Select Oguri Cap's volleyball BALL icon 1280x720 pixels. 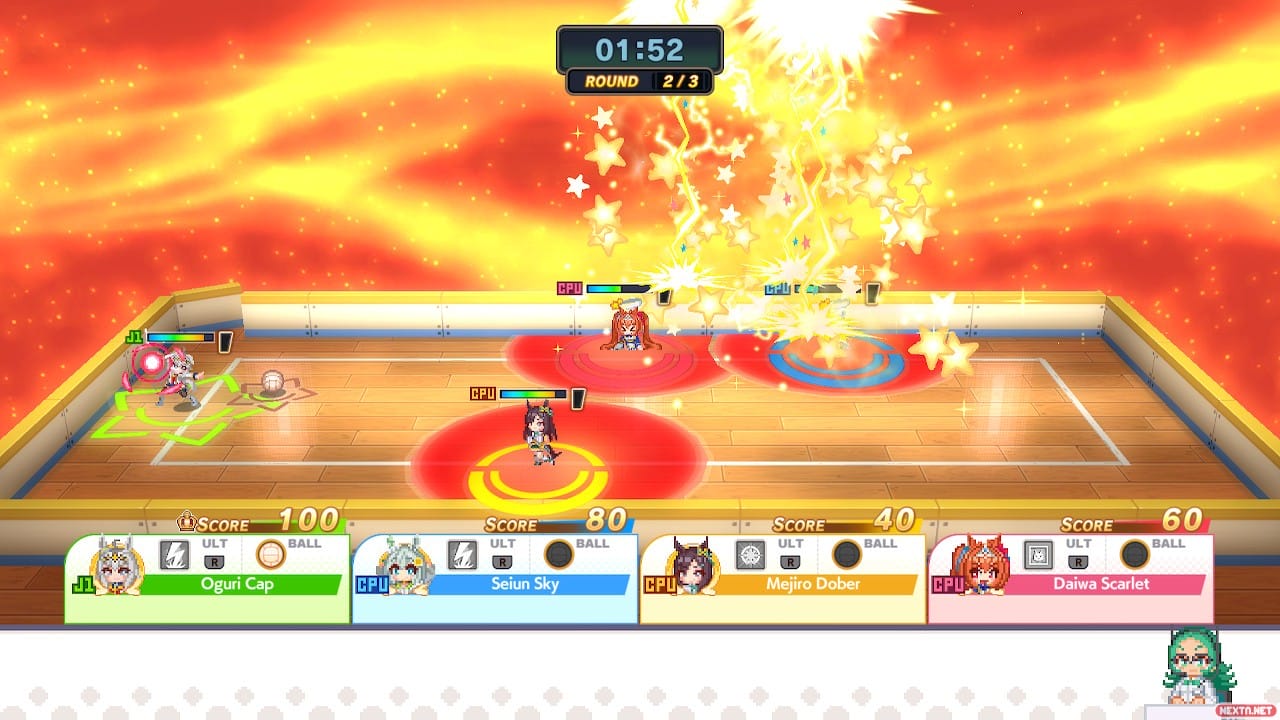tap(271, 553)
